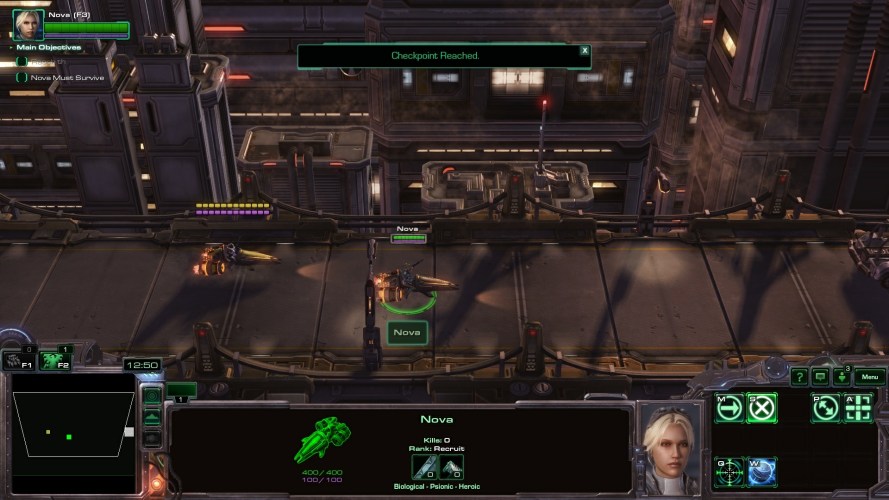Click the green down-arrow button beside Menu
889x500 pixels.
tap(841, 378)
